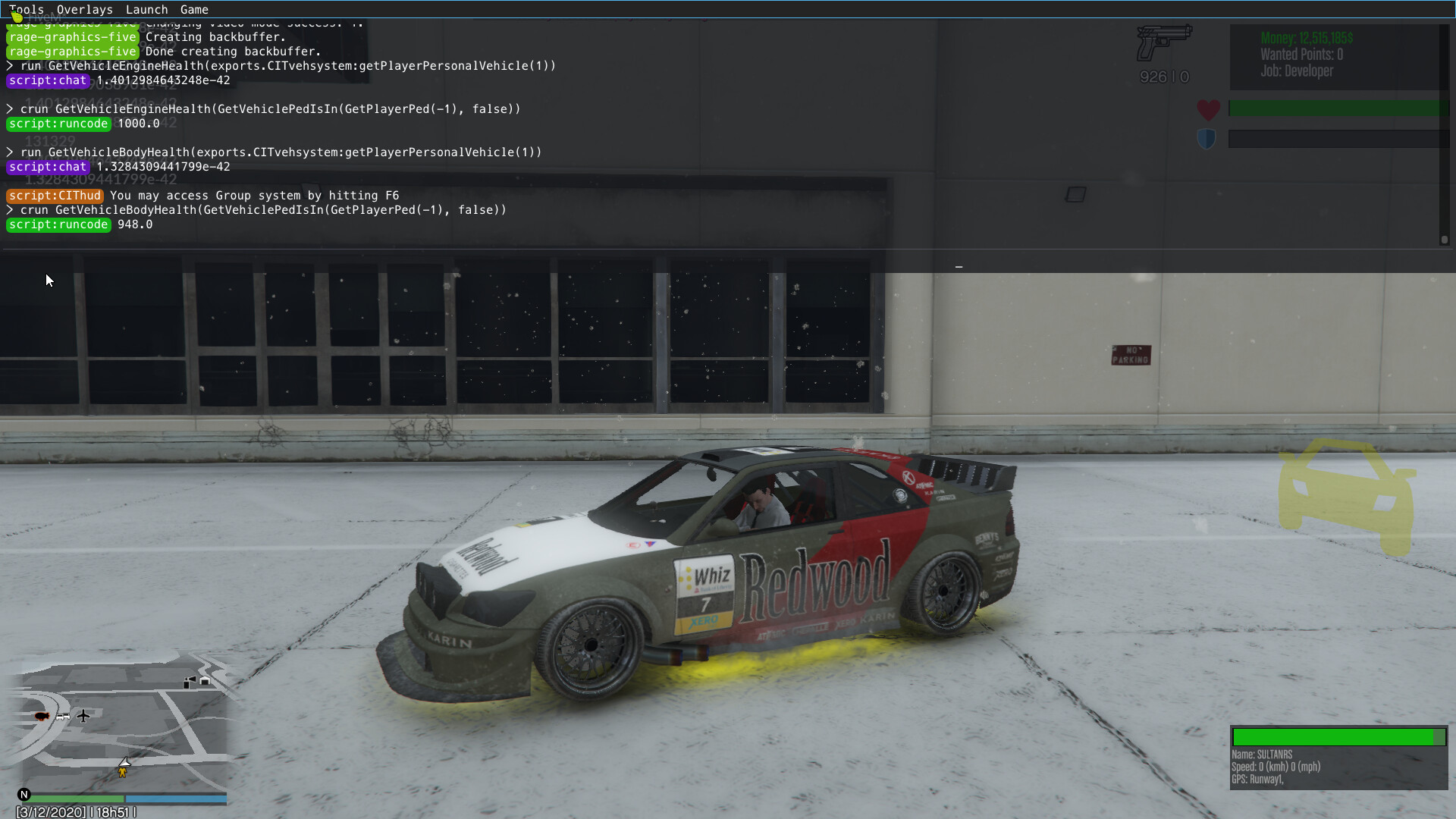
Task: Select the pistol weapon icon in HUD
Action: (x=1163, y=42)
